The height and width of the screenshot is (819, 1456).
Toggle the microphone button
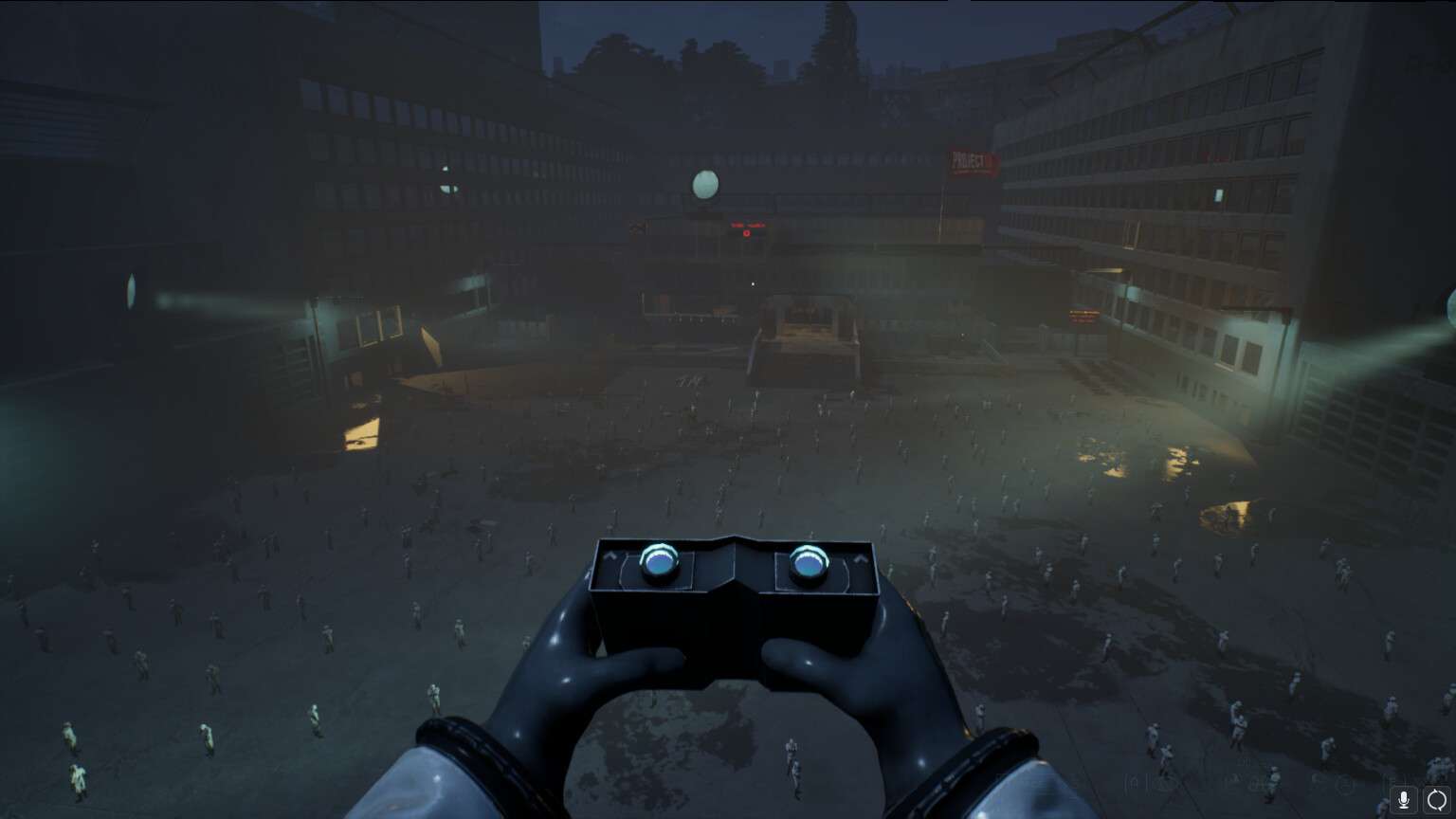[1403, 799]
